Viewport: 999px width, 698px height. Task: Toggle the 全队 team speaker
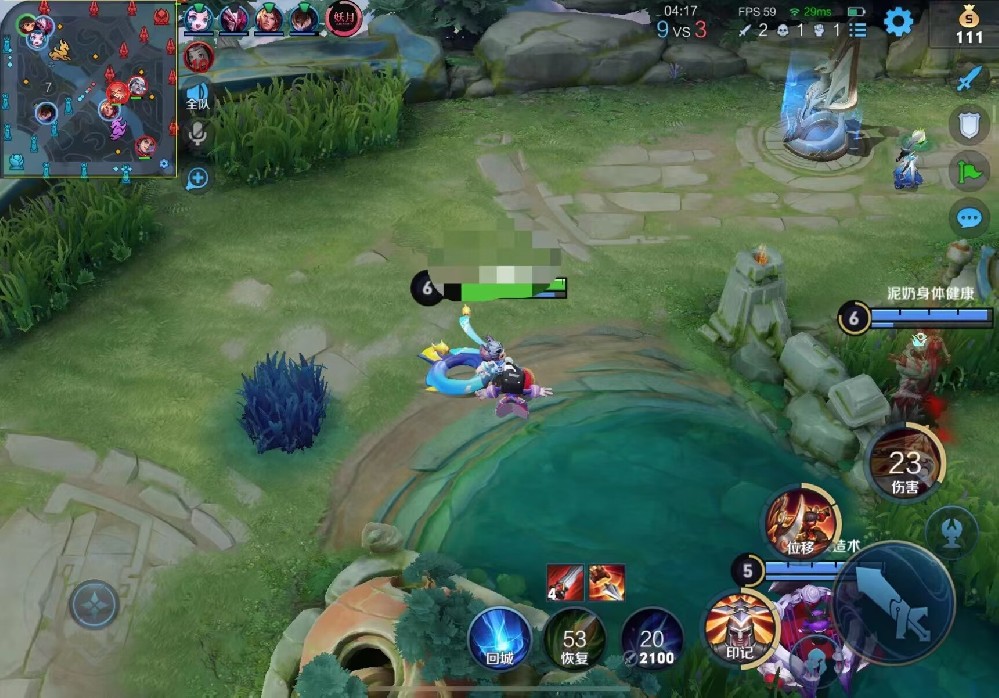[x=197, y=97]
